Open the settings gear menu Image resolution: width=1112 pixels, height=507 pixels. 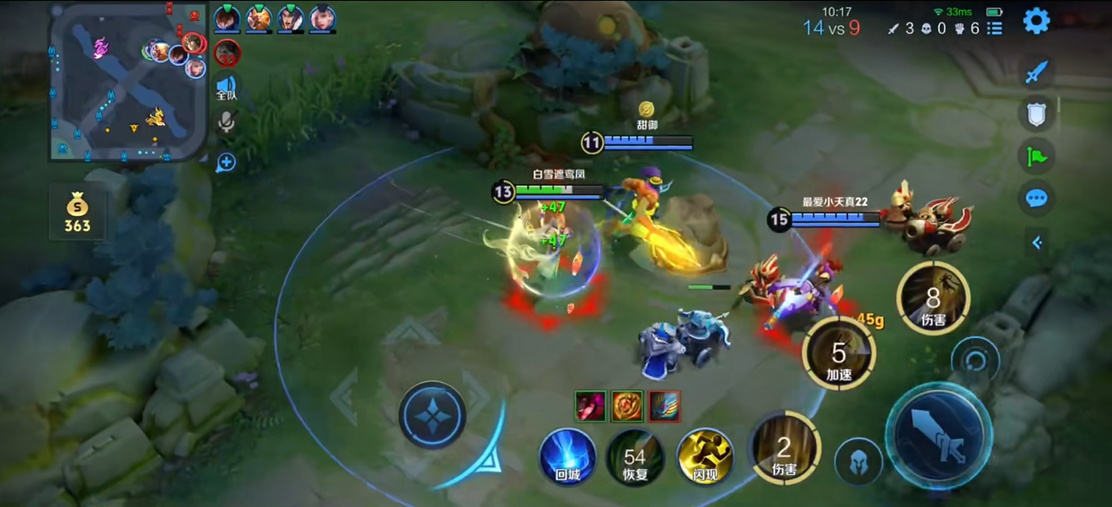pos(1036,20)
